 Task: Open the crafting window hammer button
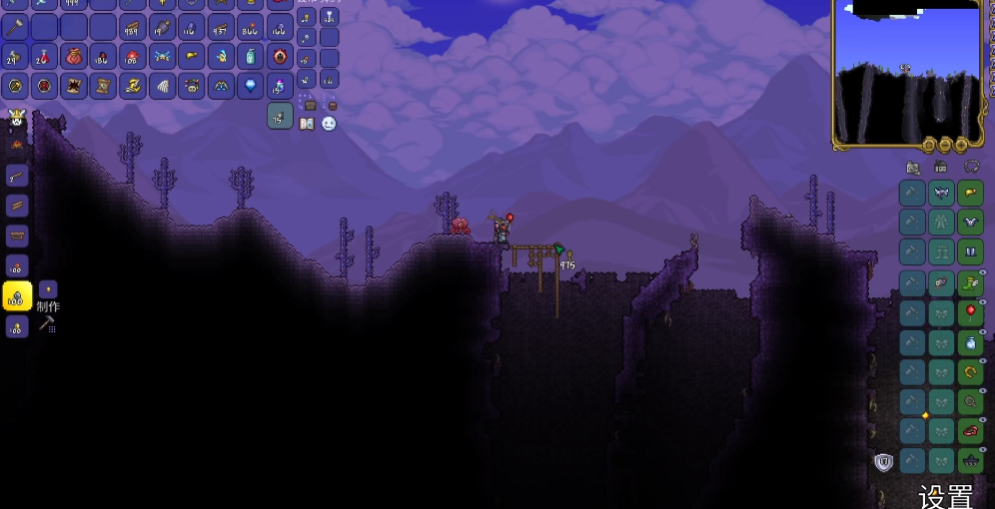coord(46,324)
